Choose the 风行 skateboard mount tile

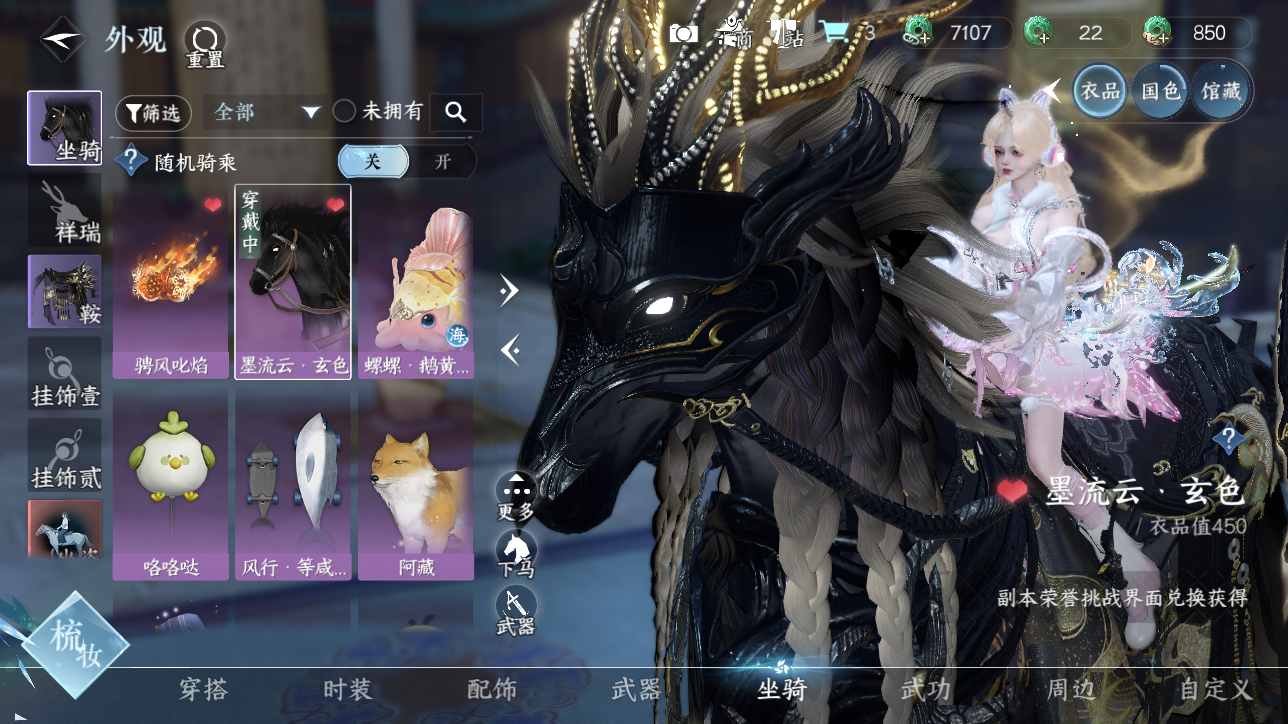click(x=293, y=485)
